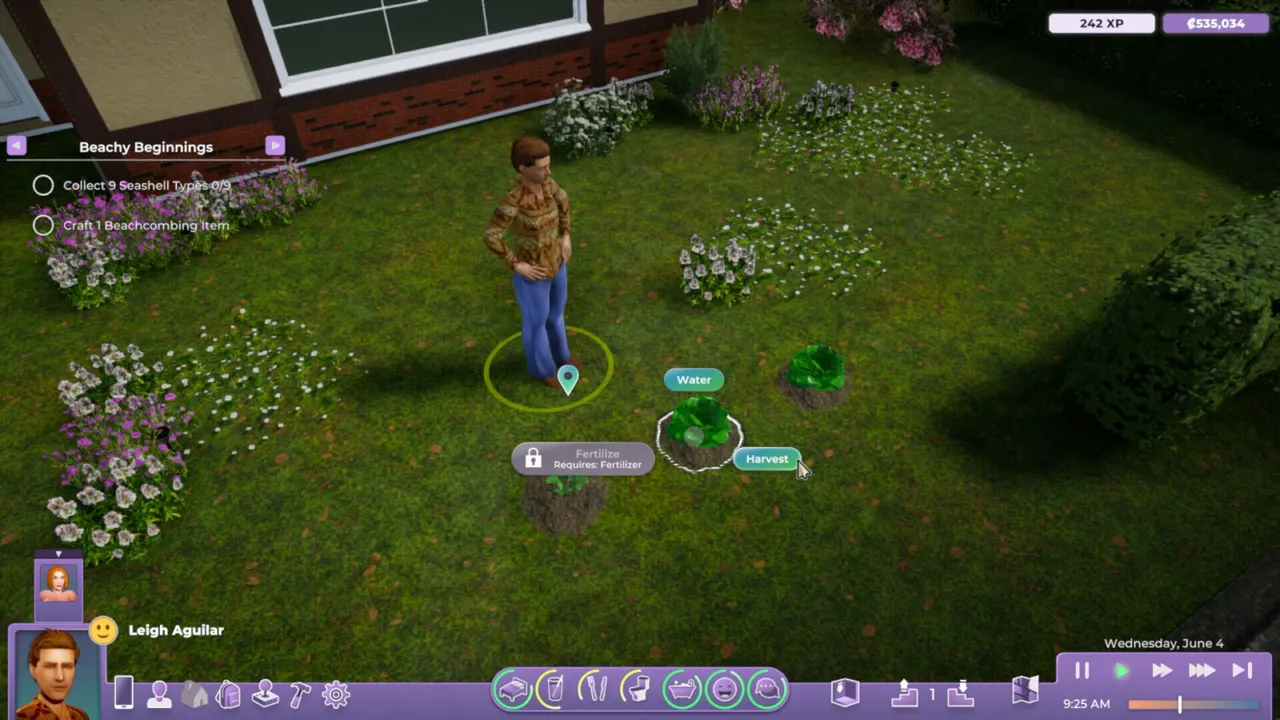Open the game settings gear
Image resolution: width=1280 pixels, height=720 pixels.
335,692
